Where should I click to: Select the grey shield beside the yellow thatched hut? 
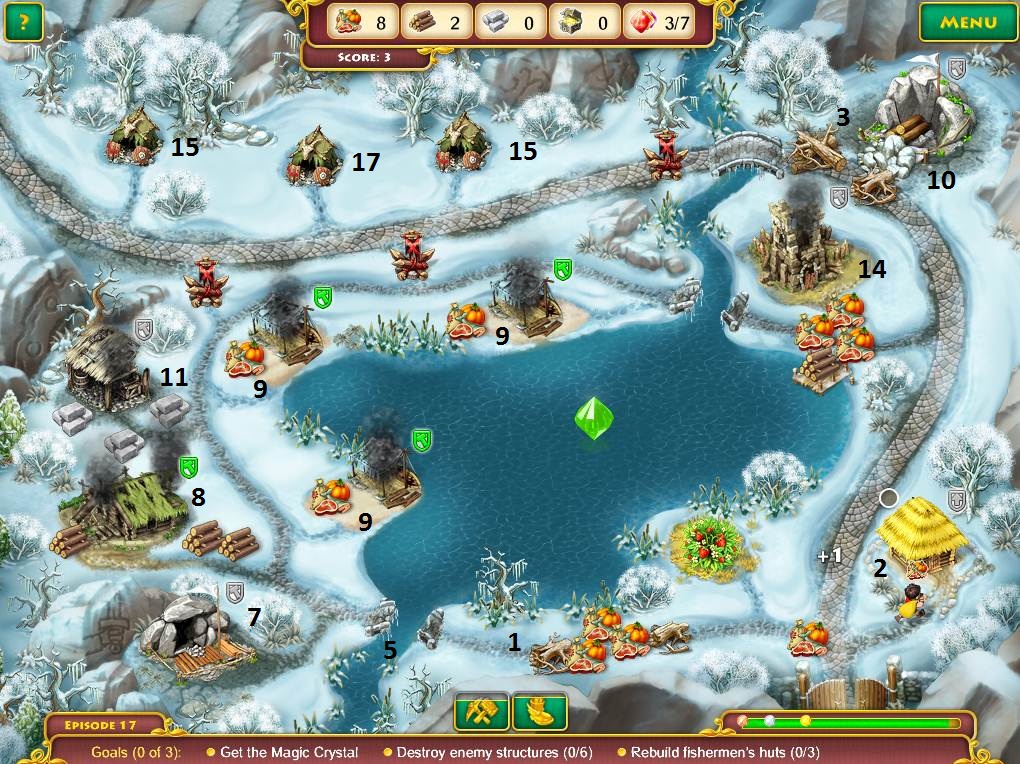tap(958, 500)
